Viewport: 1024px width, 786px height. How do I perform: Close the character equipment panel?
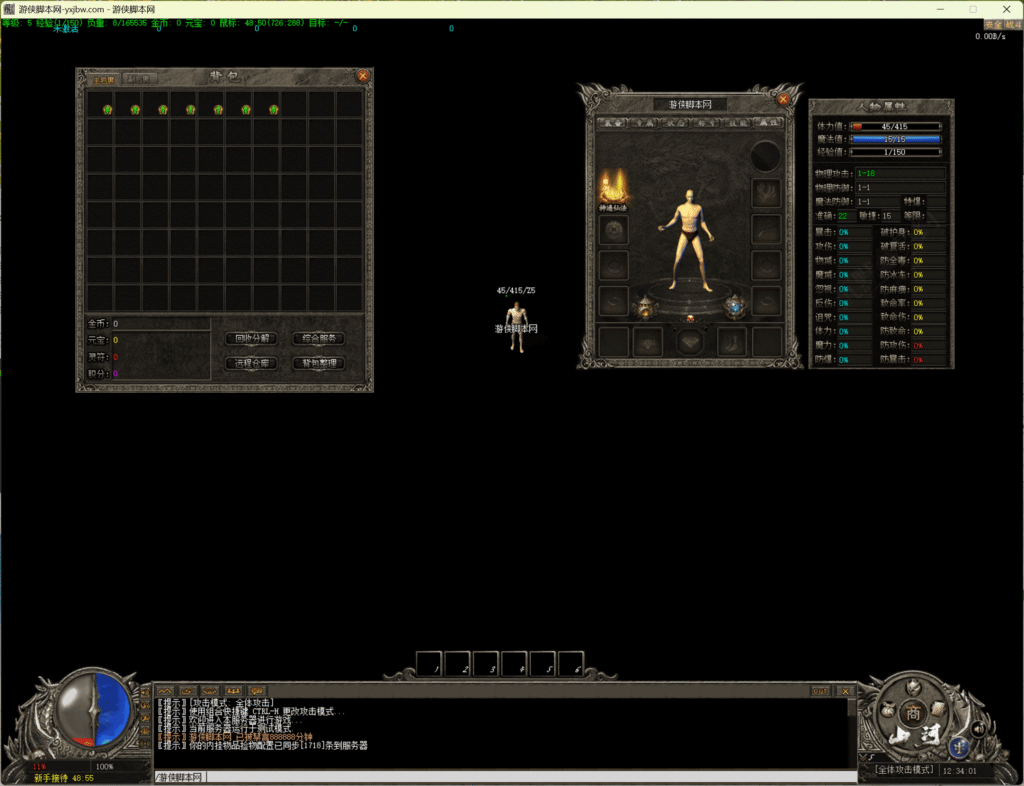click(784, 99)
